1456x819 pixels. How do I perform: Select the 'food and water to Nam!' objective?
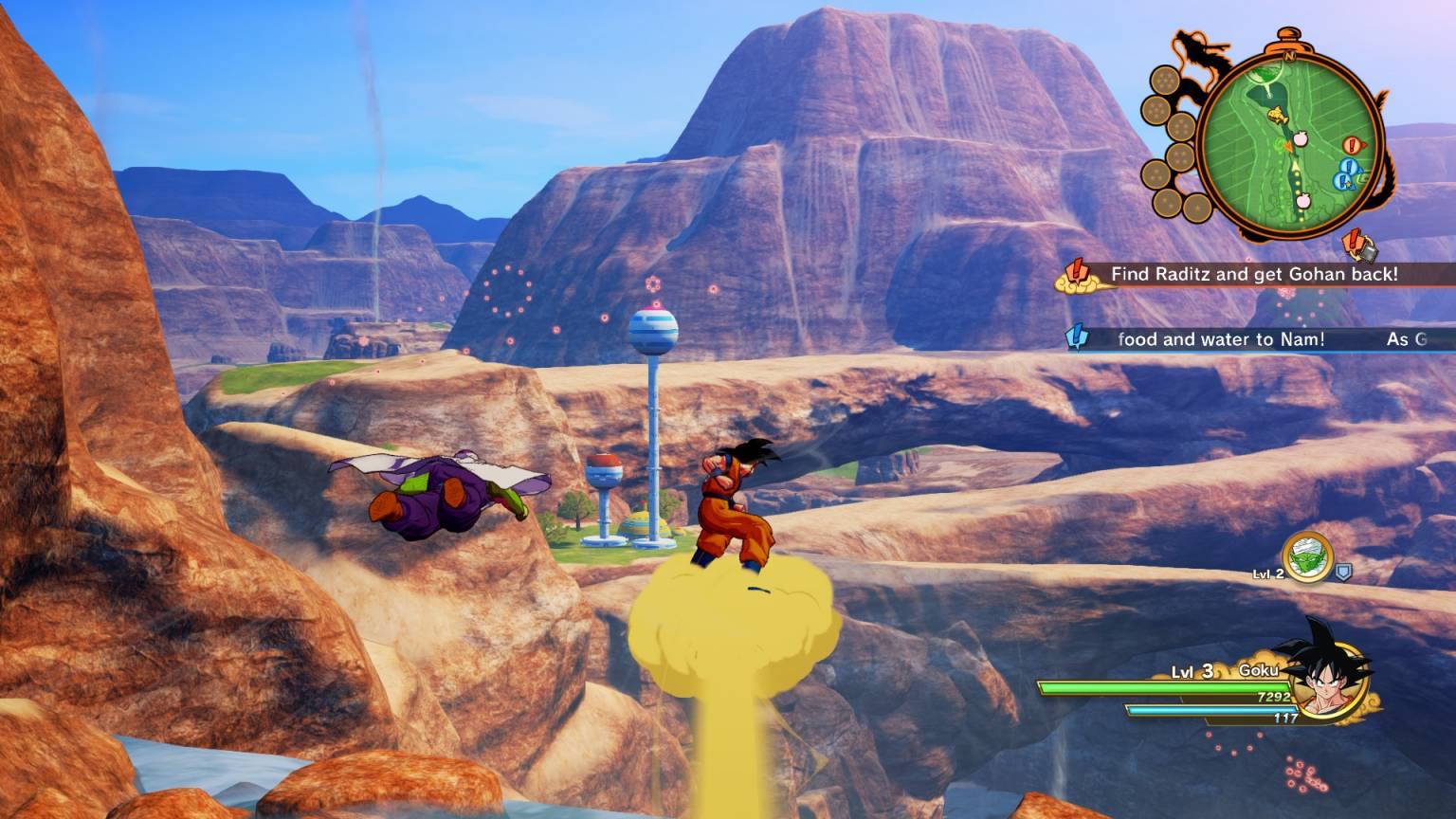[x=1221, y=339]
